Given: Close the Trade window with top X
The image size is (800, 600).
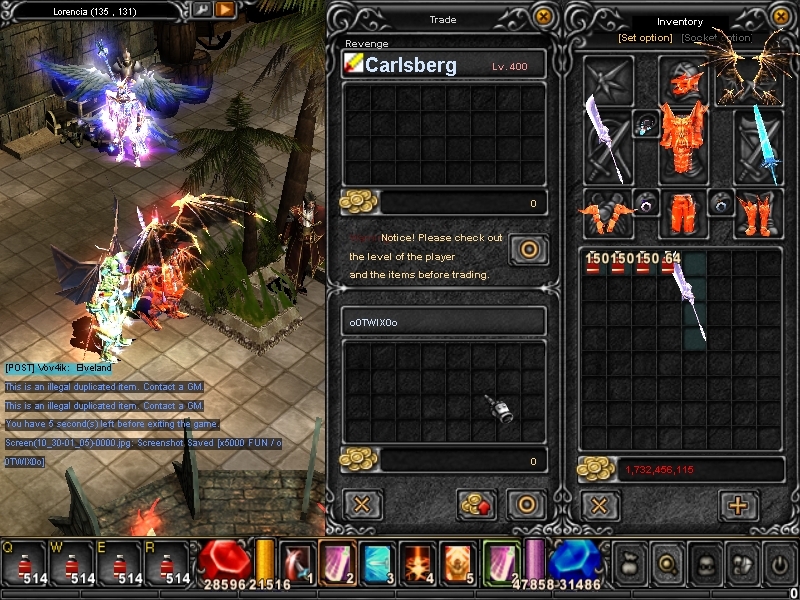Looking at the screenshot, I should (x=543, y=16).
